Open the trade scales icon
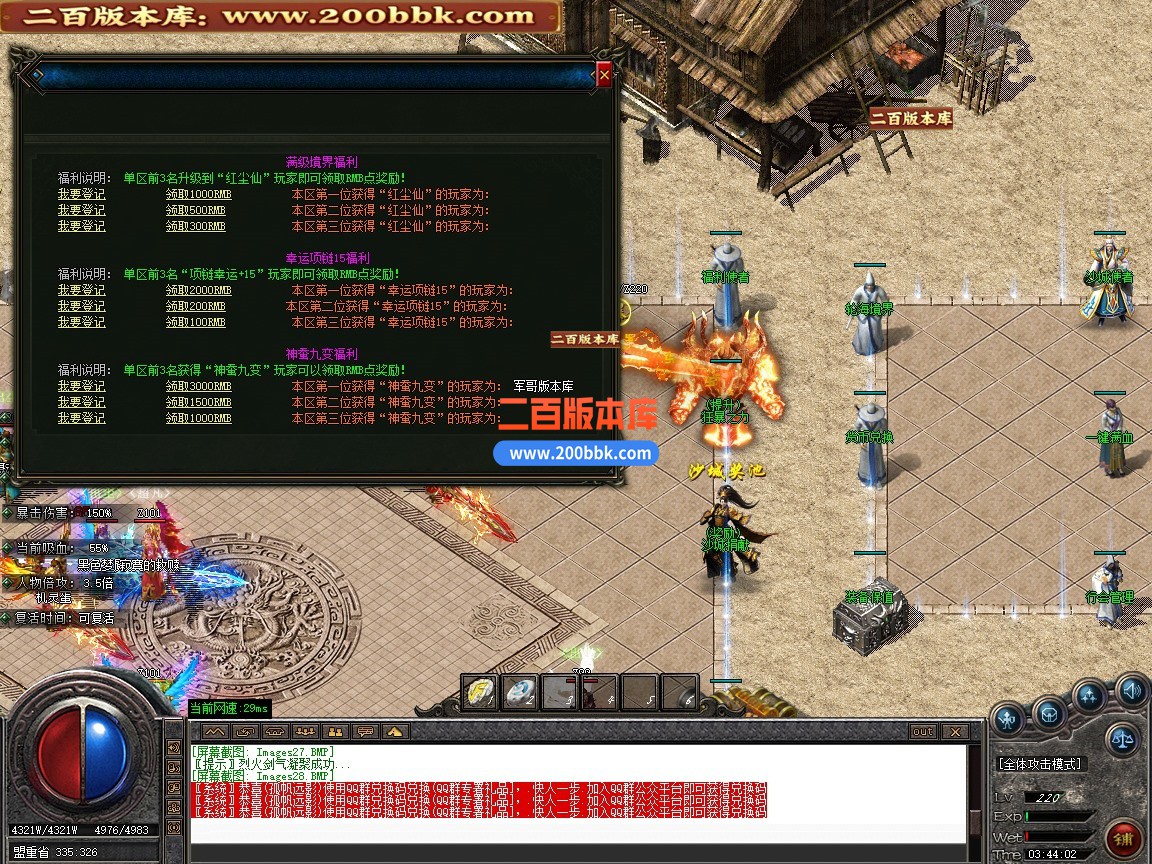 tap(1123, 739)
